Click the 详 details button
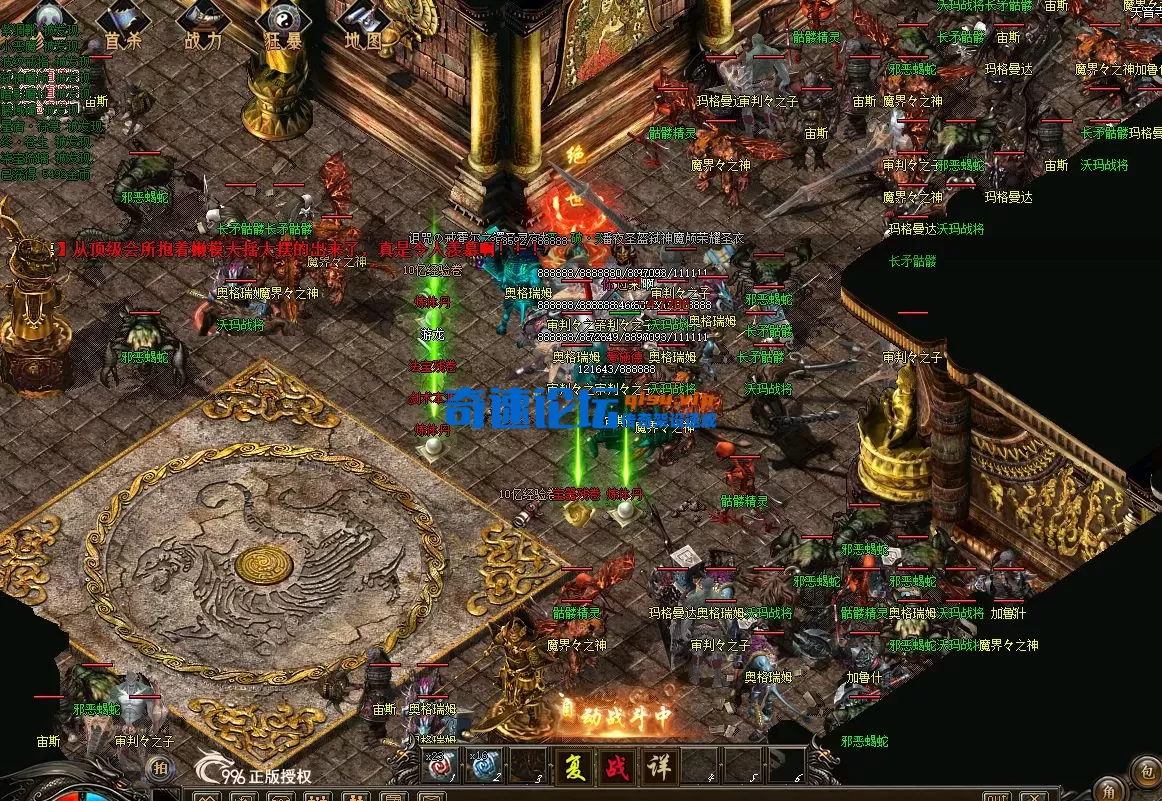Screen dimensions: 1162x801 (x=657, y=766)
